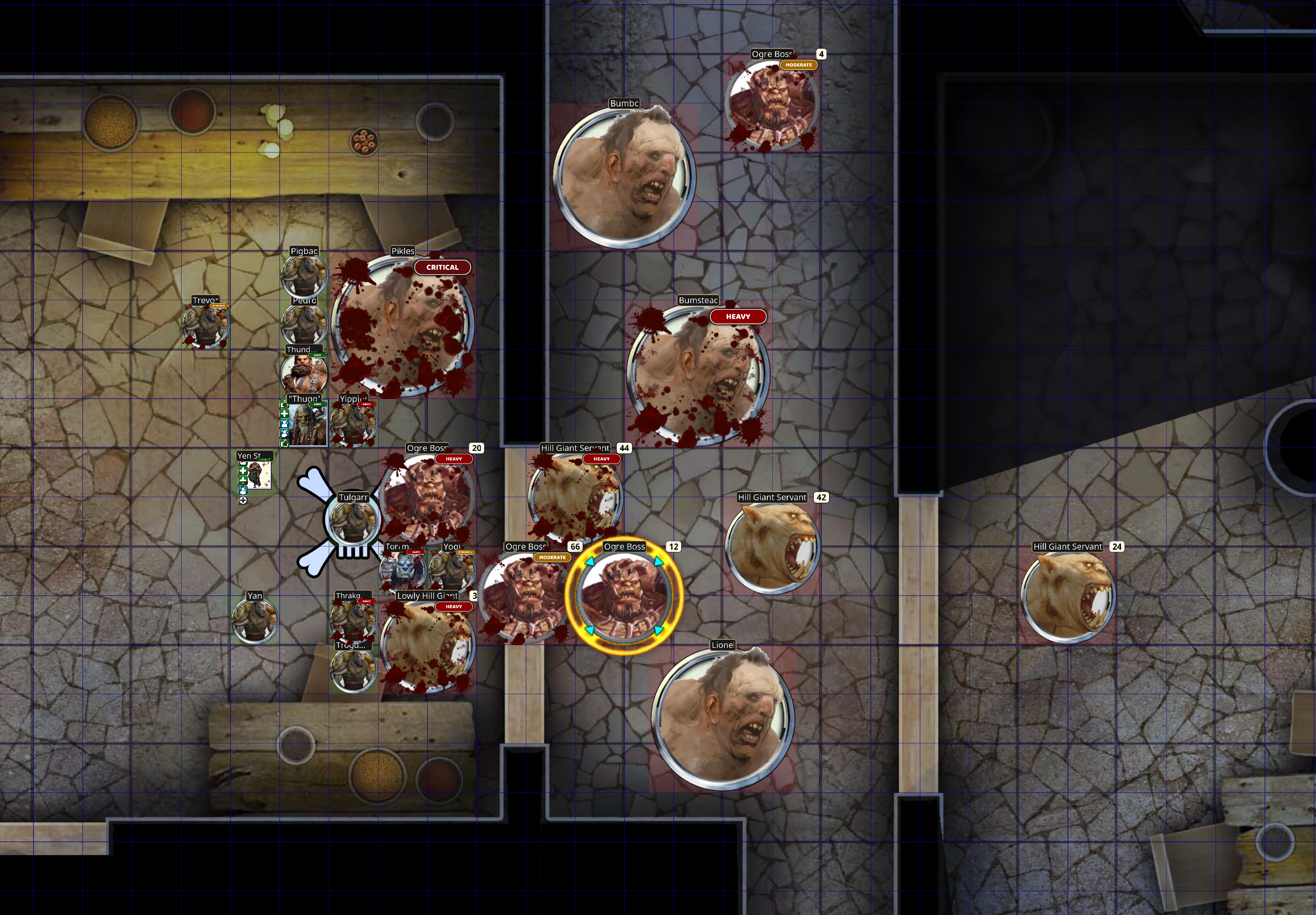Click the green healing plus icon beside "Thugg"

pos(284,414)
